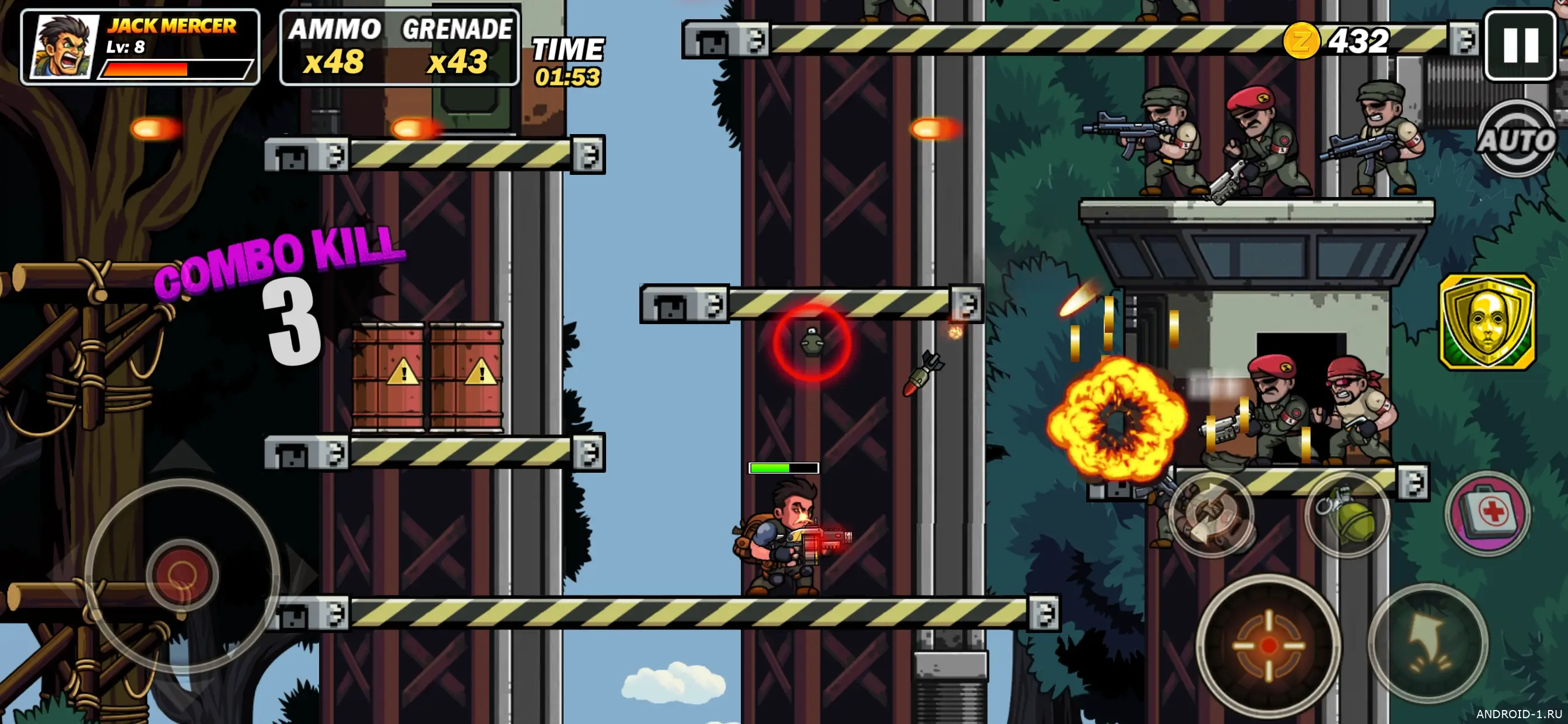Use the medkit healing item

(x=1487, y=512)
